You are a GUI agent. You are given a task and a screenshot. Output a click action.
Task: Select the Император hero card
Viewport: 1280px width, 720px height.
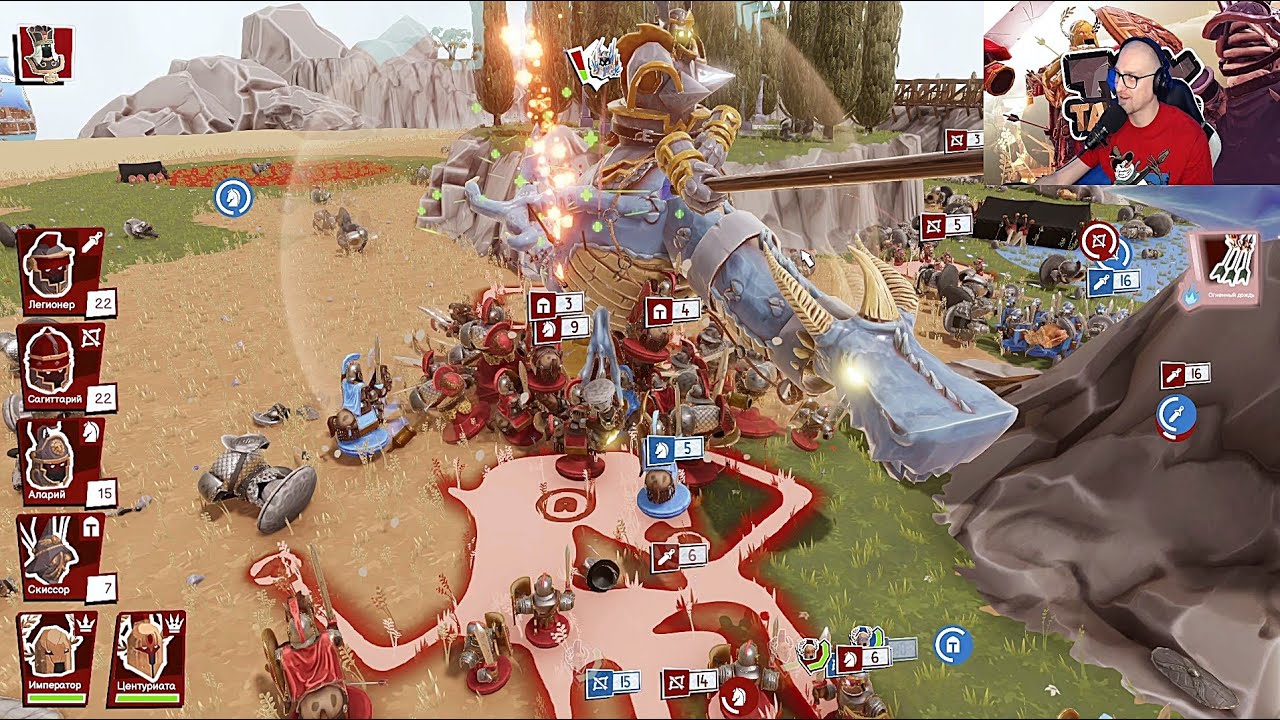(56, 657)
